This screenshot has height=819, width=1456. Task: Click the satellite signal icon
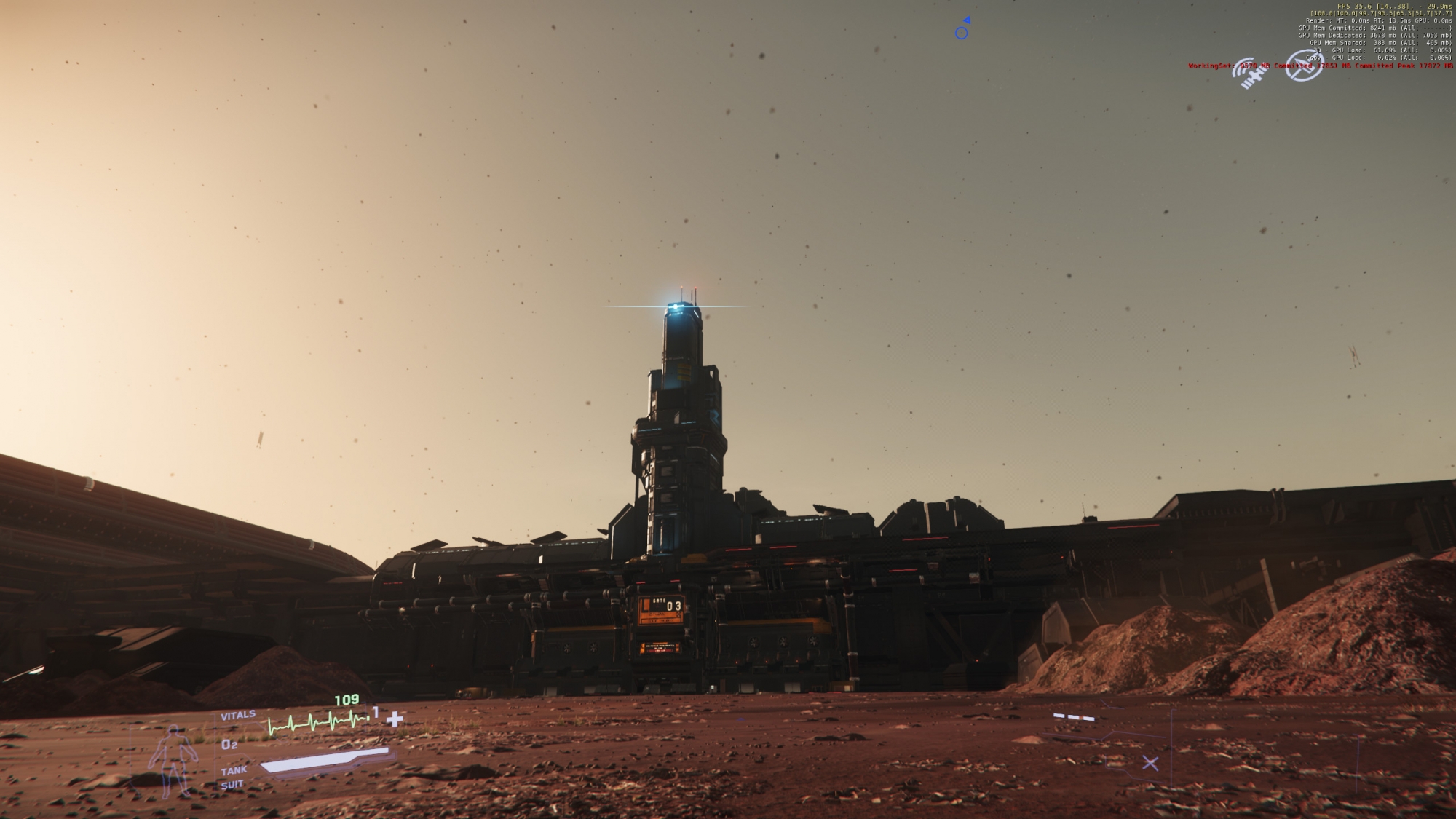pos(1247,73)
